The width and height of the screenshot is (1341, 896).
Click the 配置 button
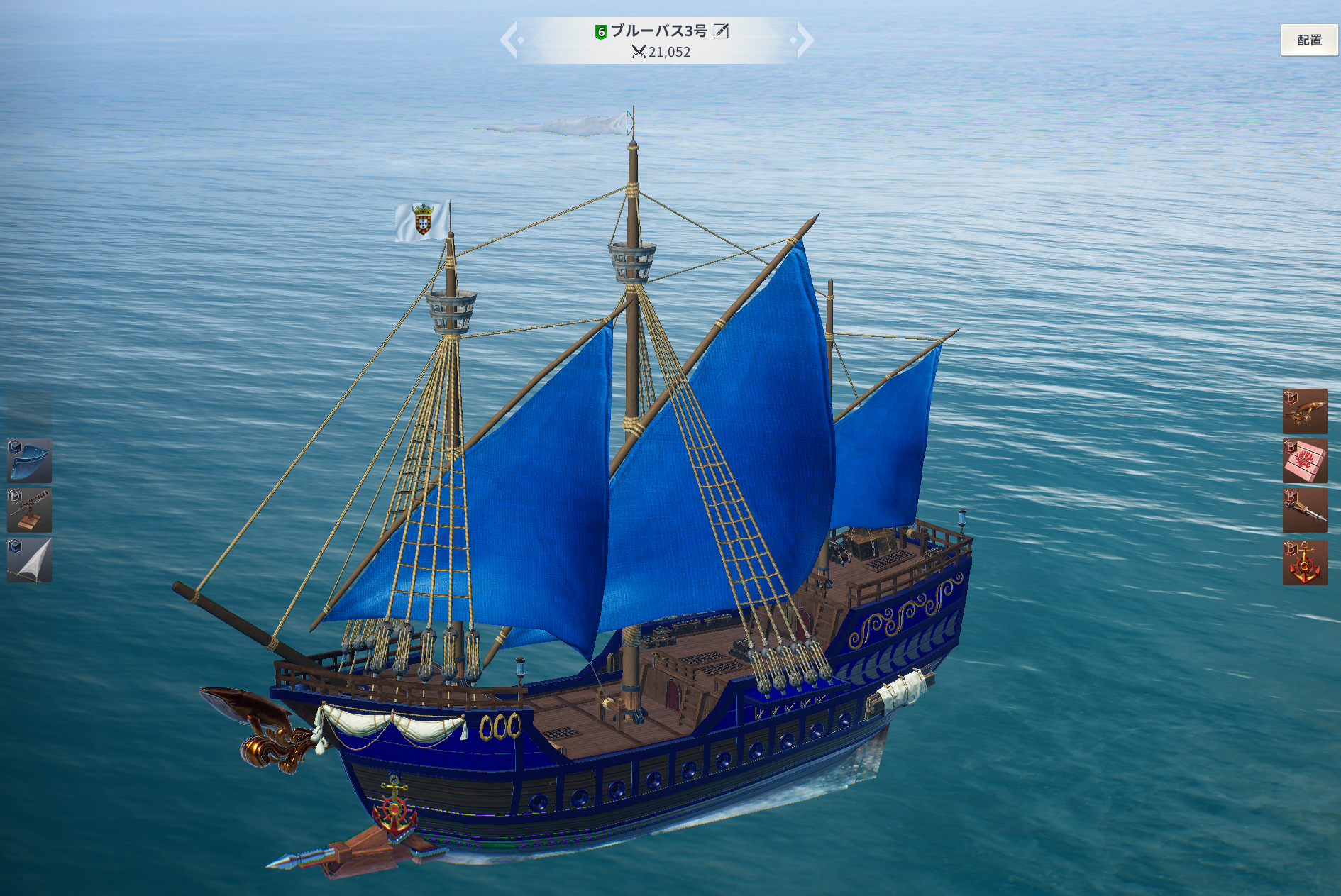[x=1309, y=40]
